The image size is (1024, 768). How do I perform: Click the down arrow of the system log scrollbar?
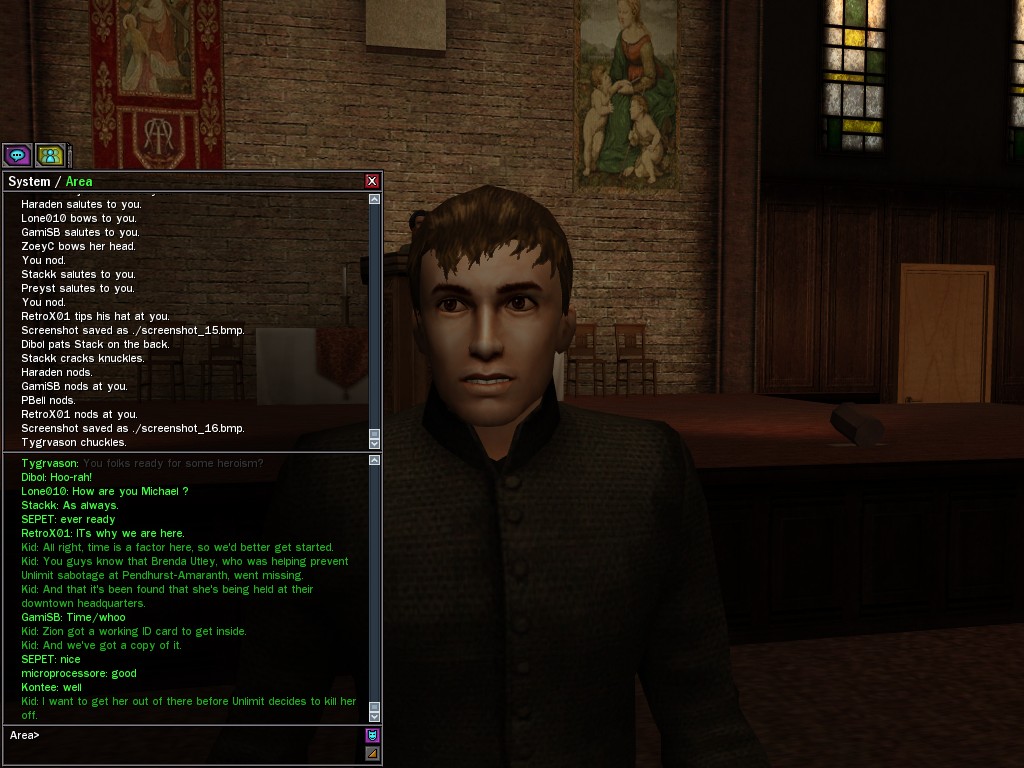click(375, 443)
